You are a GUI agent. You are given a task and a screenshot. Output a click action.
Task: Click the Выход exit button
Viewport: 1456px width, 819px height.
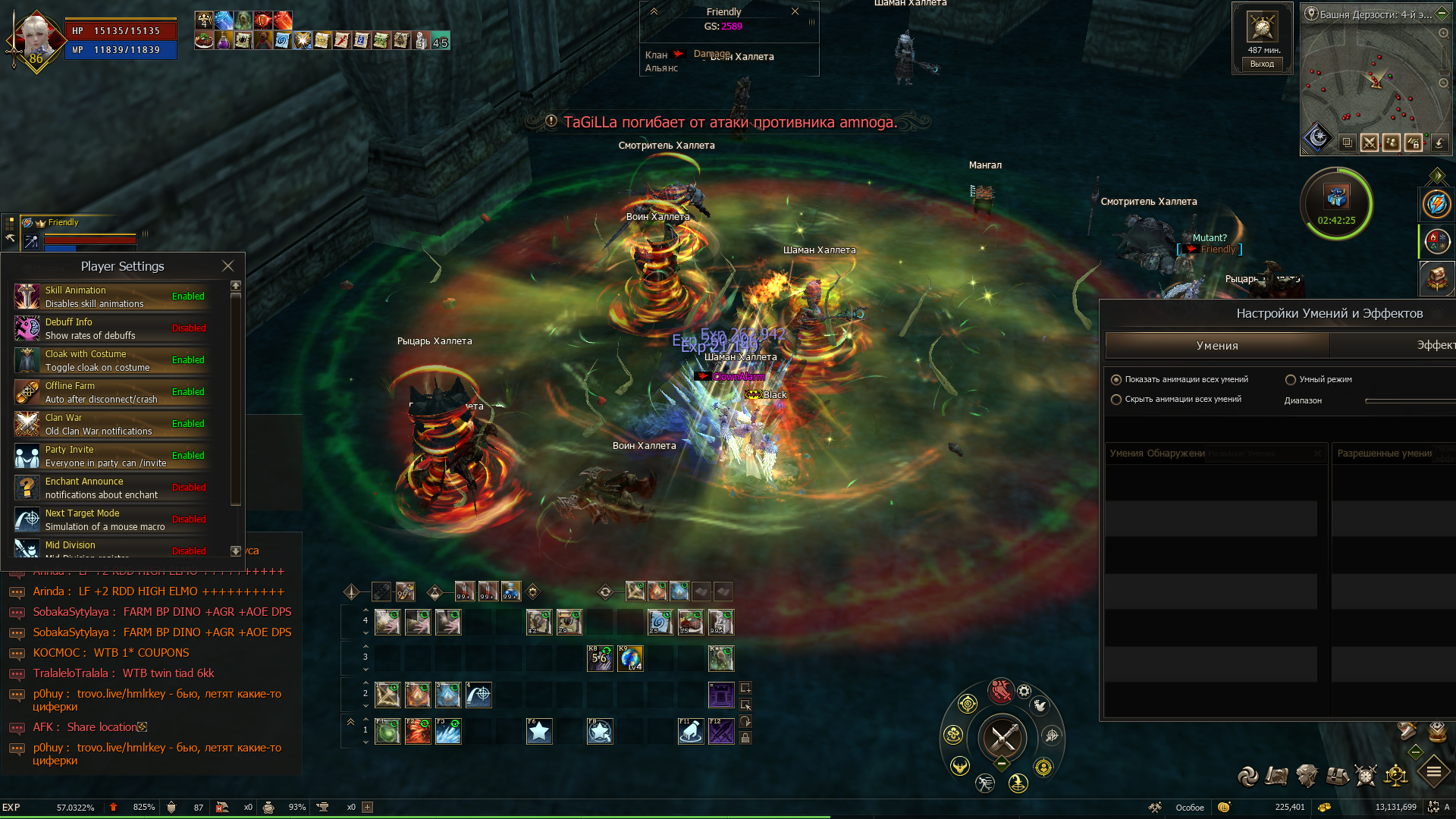(x=1262, y=64)
